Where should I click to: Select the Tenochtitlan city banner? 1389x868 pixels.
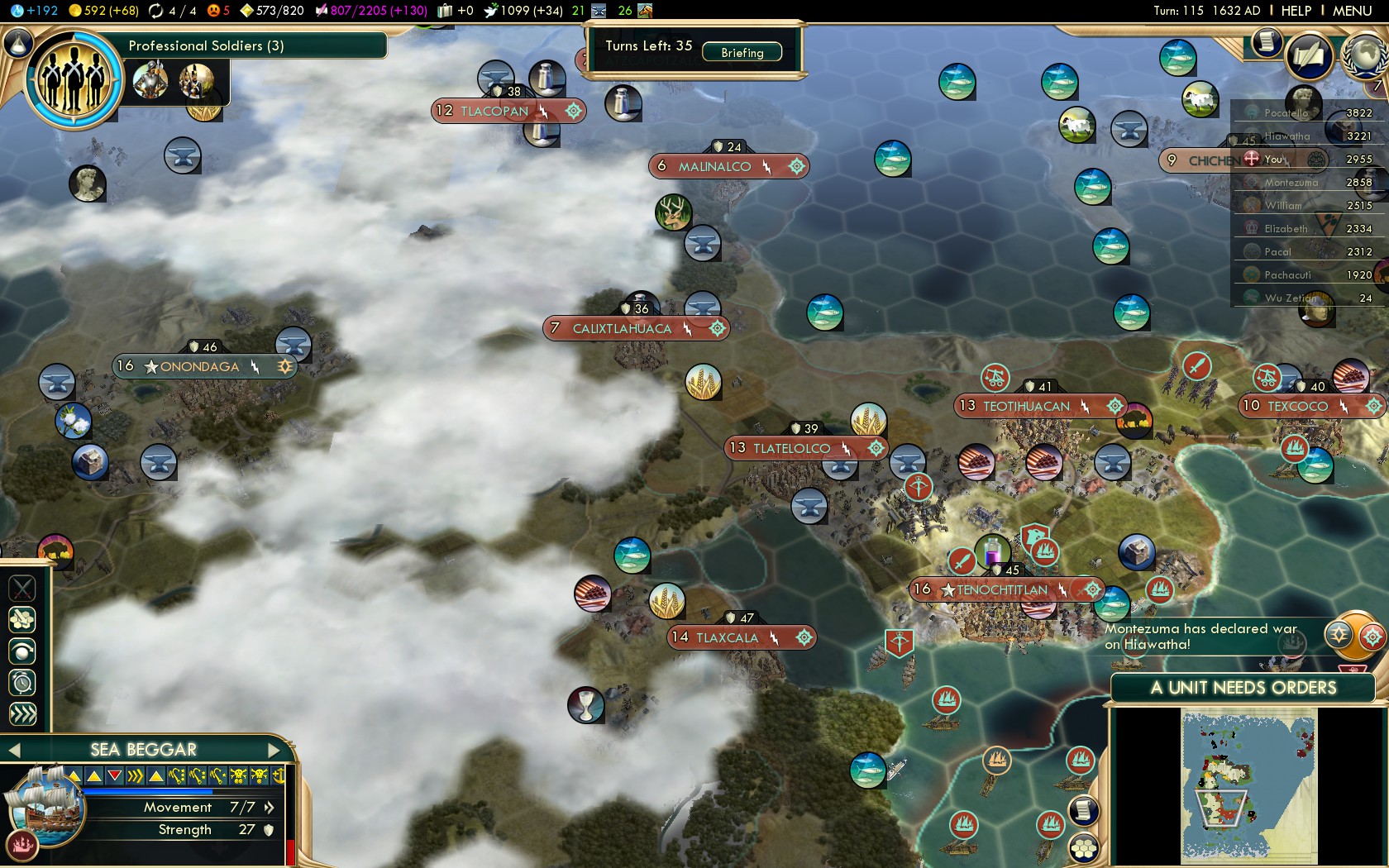click(1002, 590)
